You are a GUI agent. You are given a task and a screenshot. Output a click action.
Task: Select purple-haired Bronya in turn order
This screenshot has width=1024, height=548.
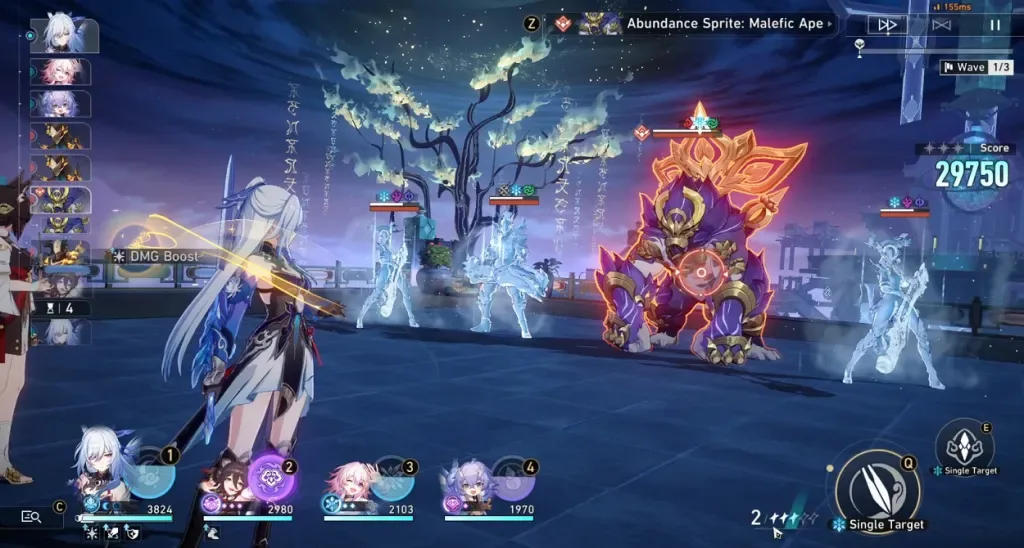coord(62,104)
